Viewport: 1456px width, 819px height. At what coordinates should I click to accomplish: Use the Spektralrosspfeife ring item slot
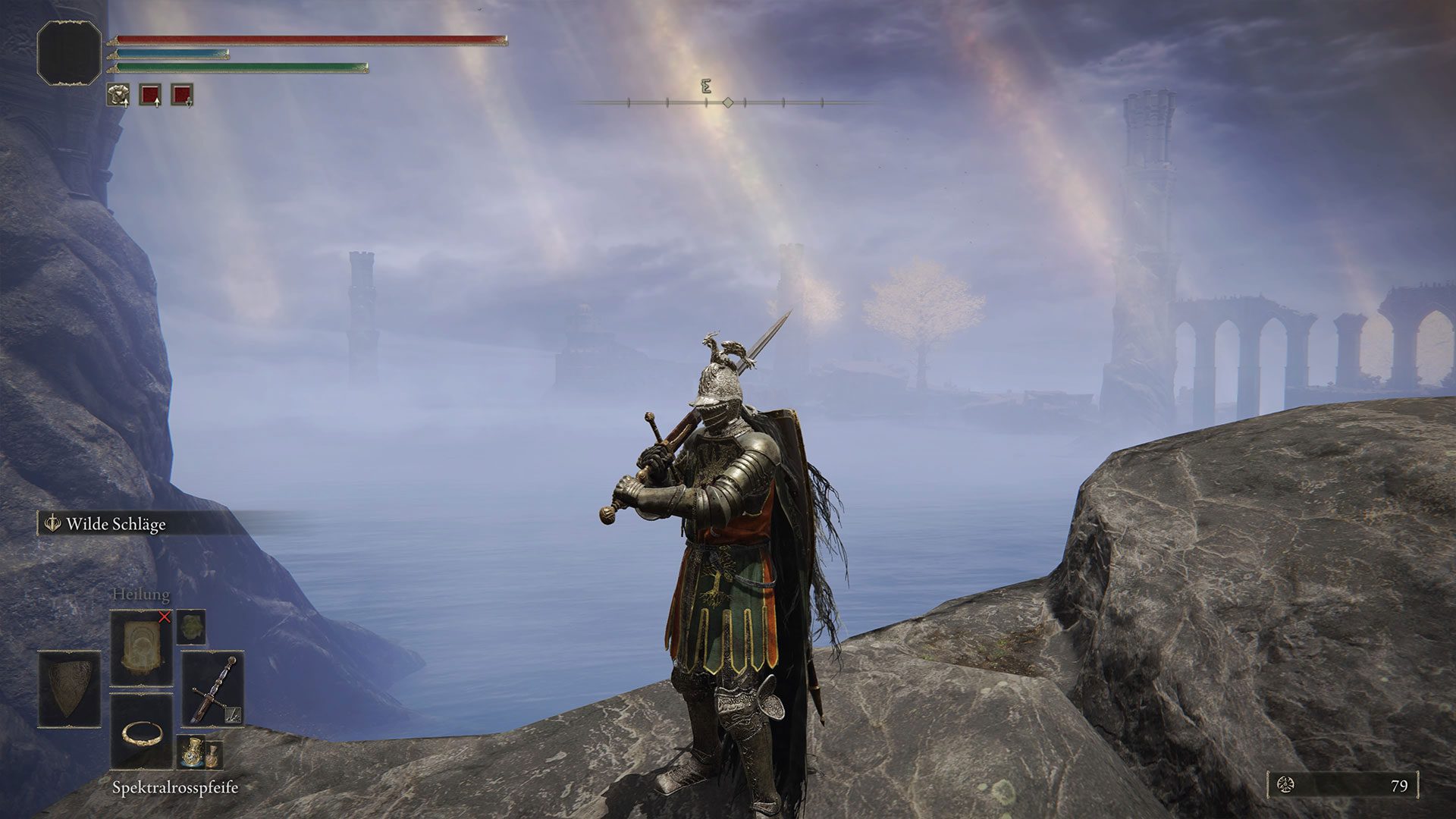tap(142, 730)
